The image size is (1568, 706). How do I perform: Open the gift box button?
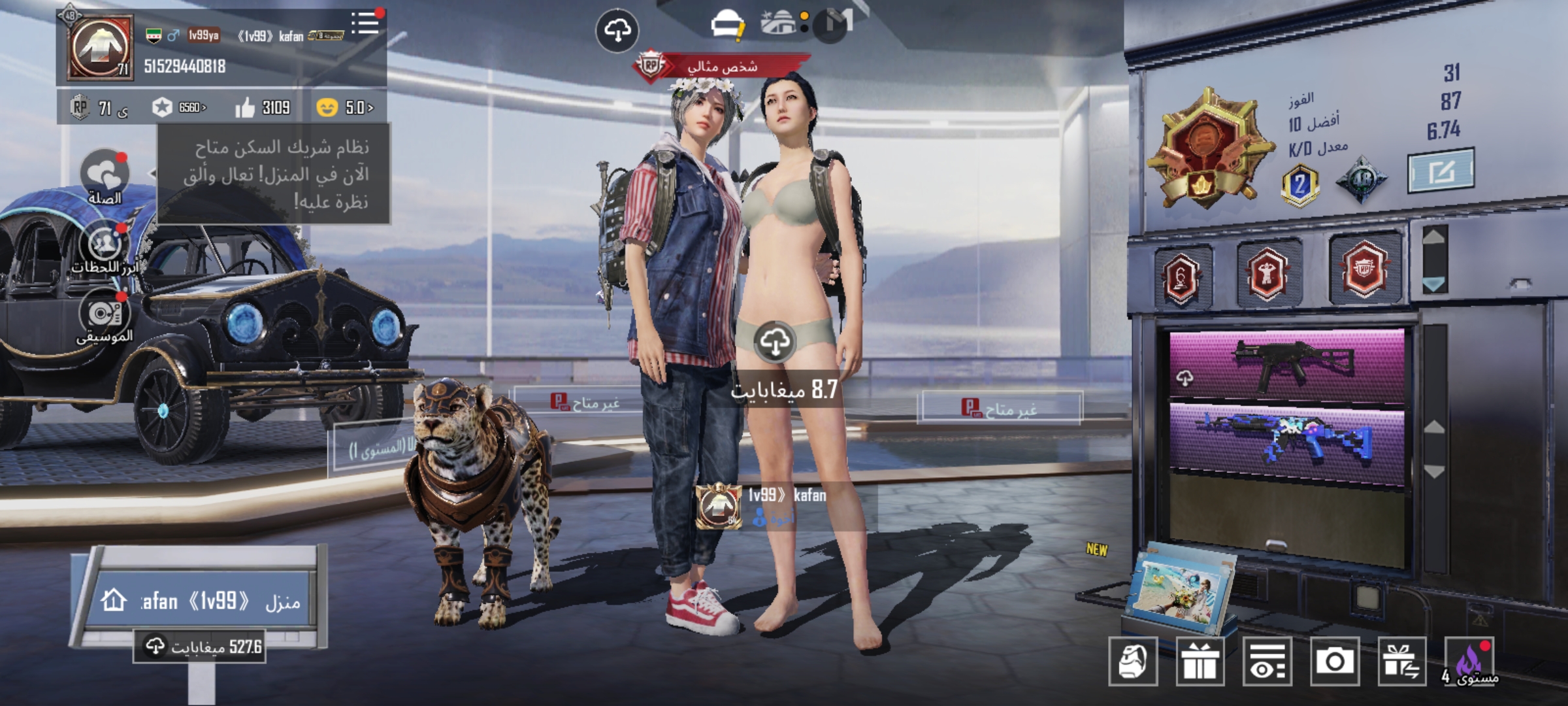[x=1200, y=662]
